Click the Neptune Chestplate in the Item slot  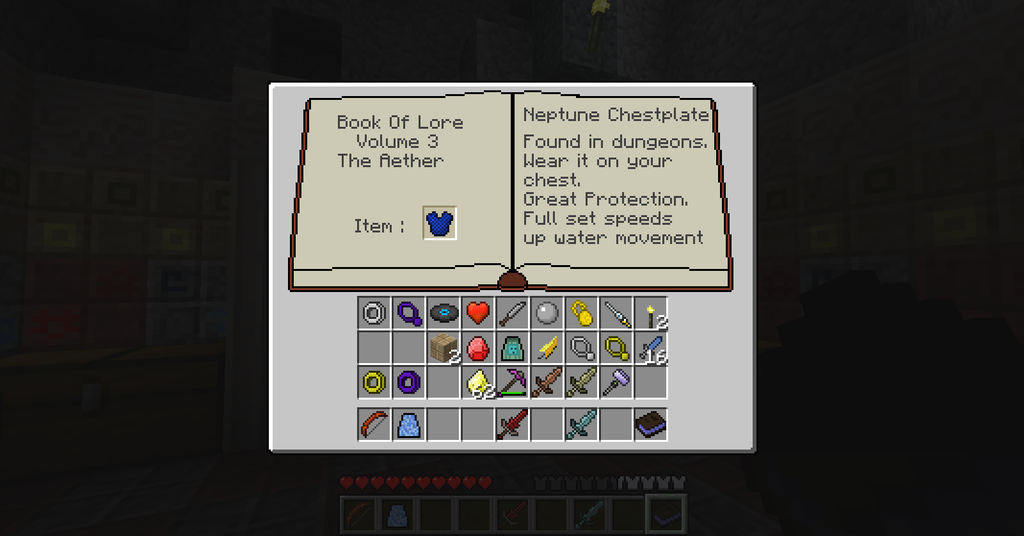(x=440, y=224)
